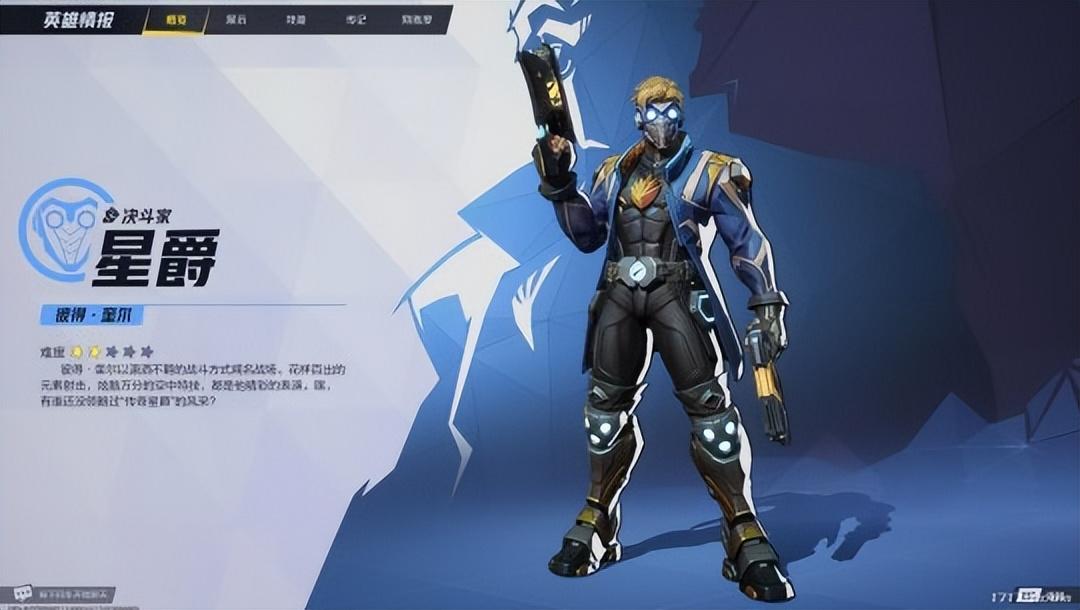Image resolution: width=1080 pixels, height=610 pixels.
Task: Show the proficiency (熟练度) tab
Action: tap(417, 20)
